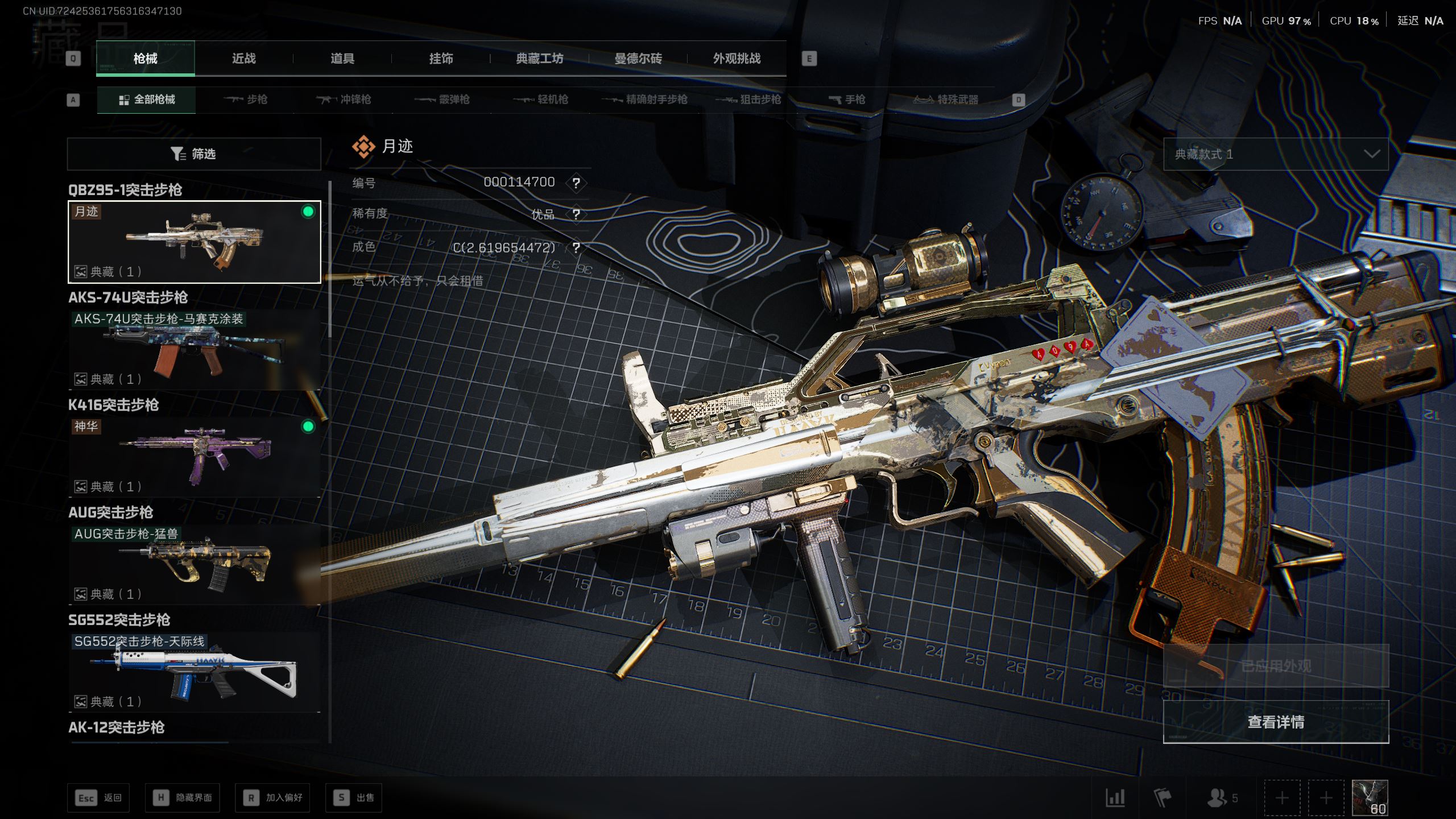Viewport: 1456px width, 819px height.
Task: Select the AKS-74U 马赛克涂装 skin
Action: (194, 349)
